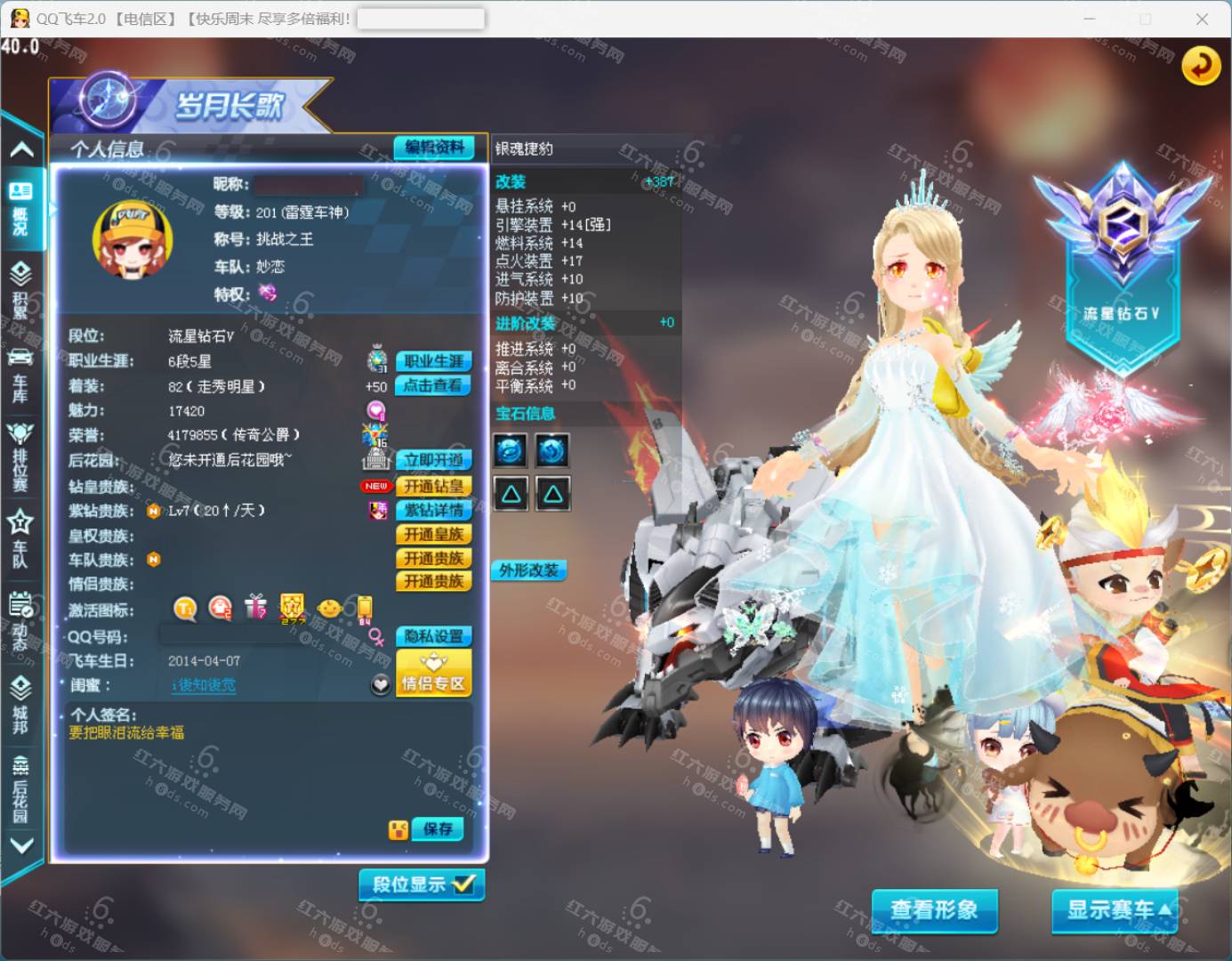Open 职业生涯 career details

coord(433,361)
